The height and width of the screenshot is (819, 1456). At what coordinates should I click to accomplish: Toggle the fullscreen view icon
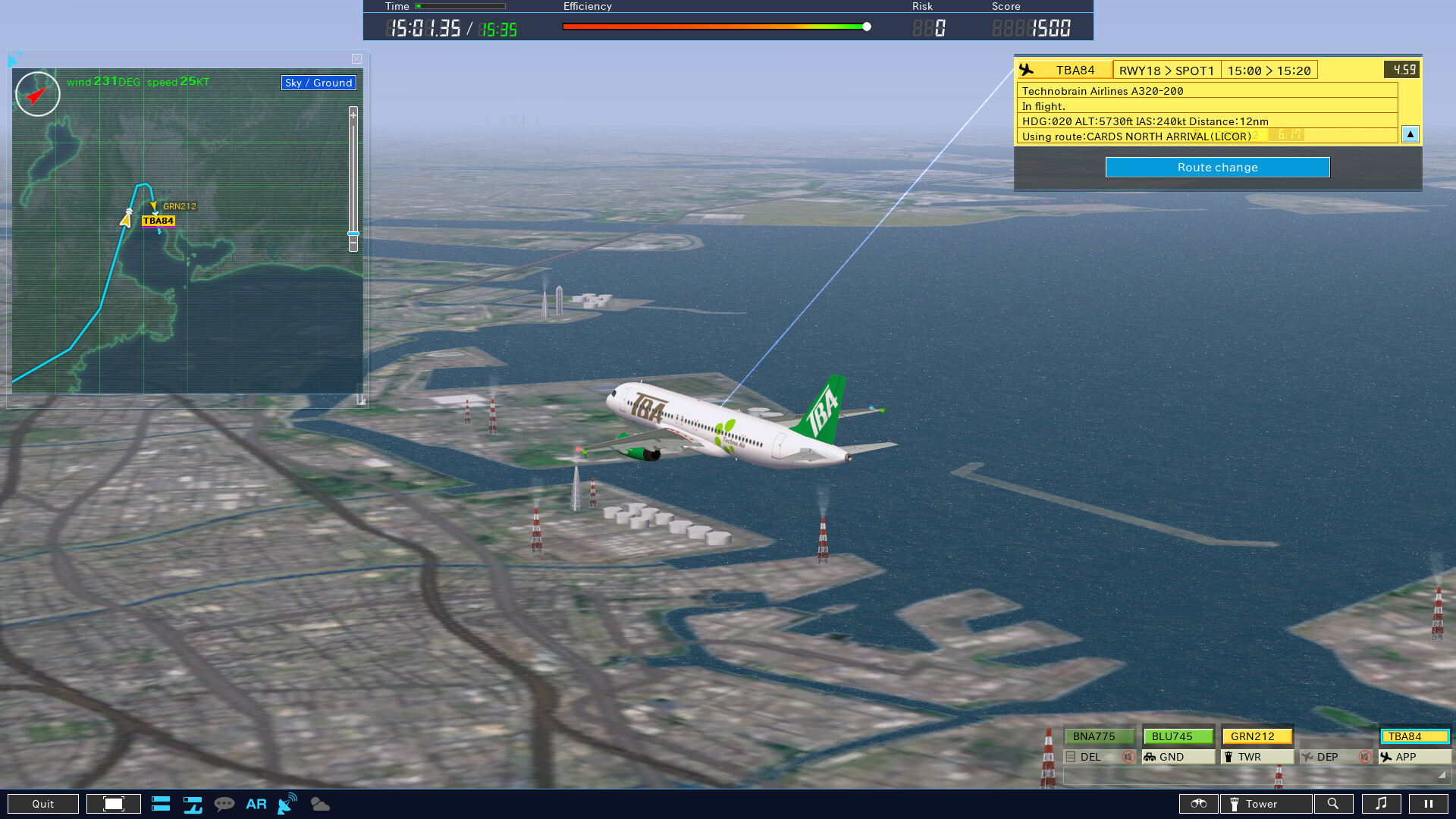coord(113,804)
